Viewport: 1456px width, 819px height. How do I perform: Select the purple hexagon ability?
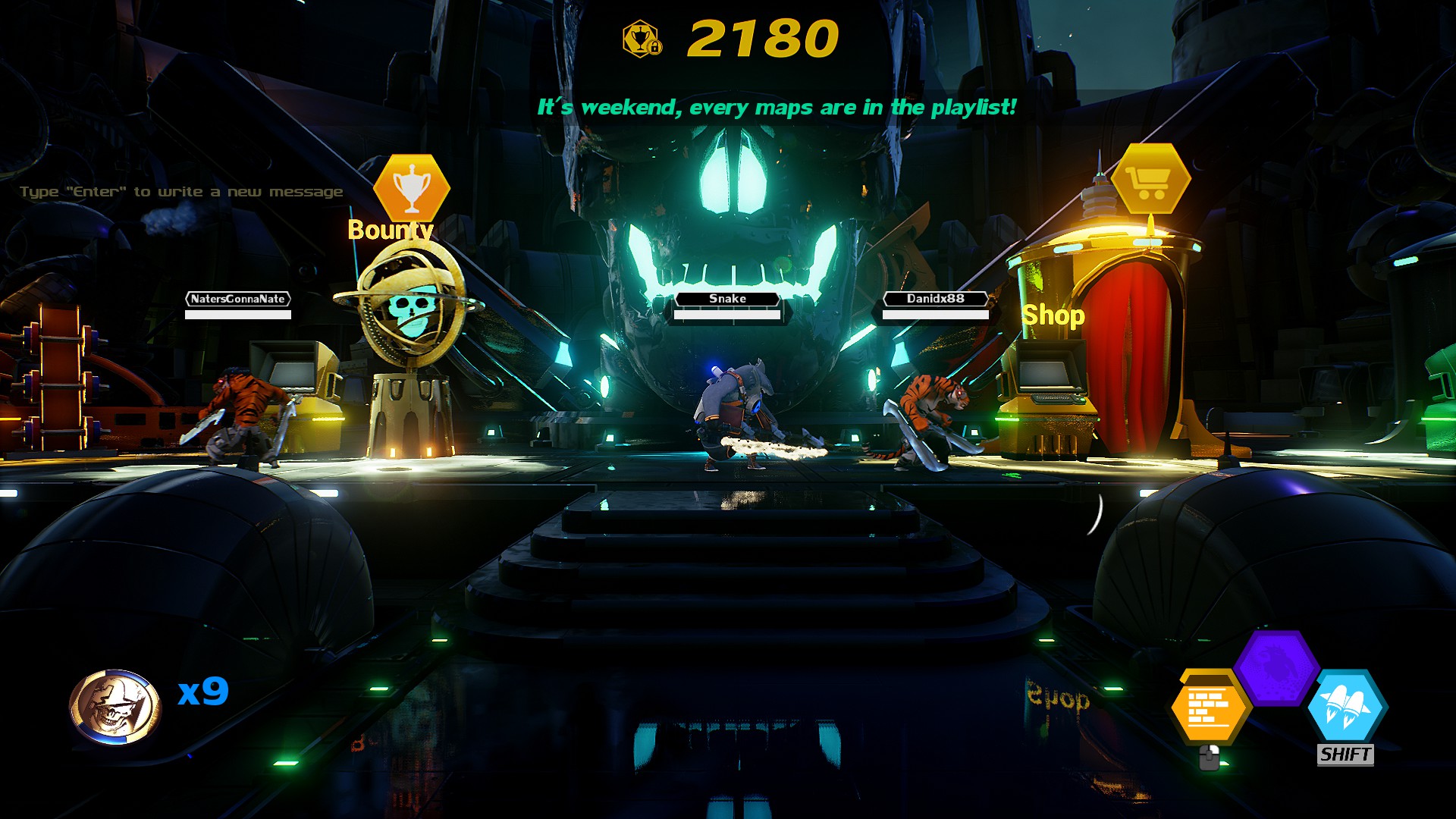coord(1276,667)
